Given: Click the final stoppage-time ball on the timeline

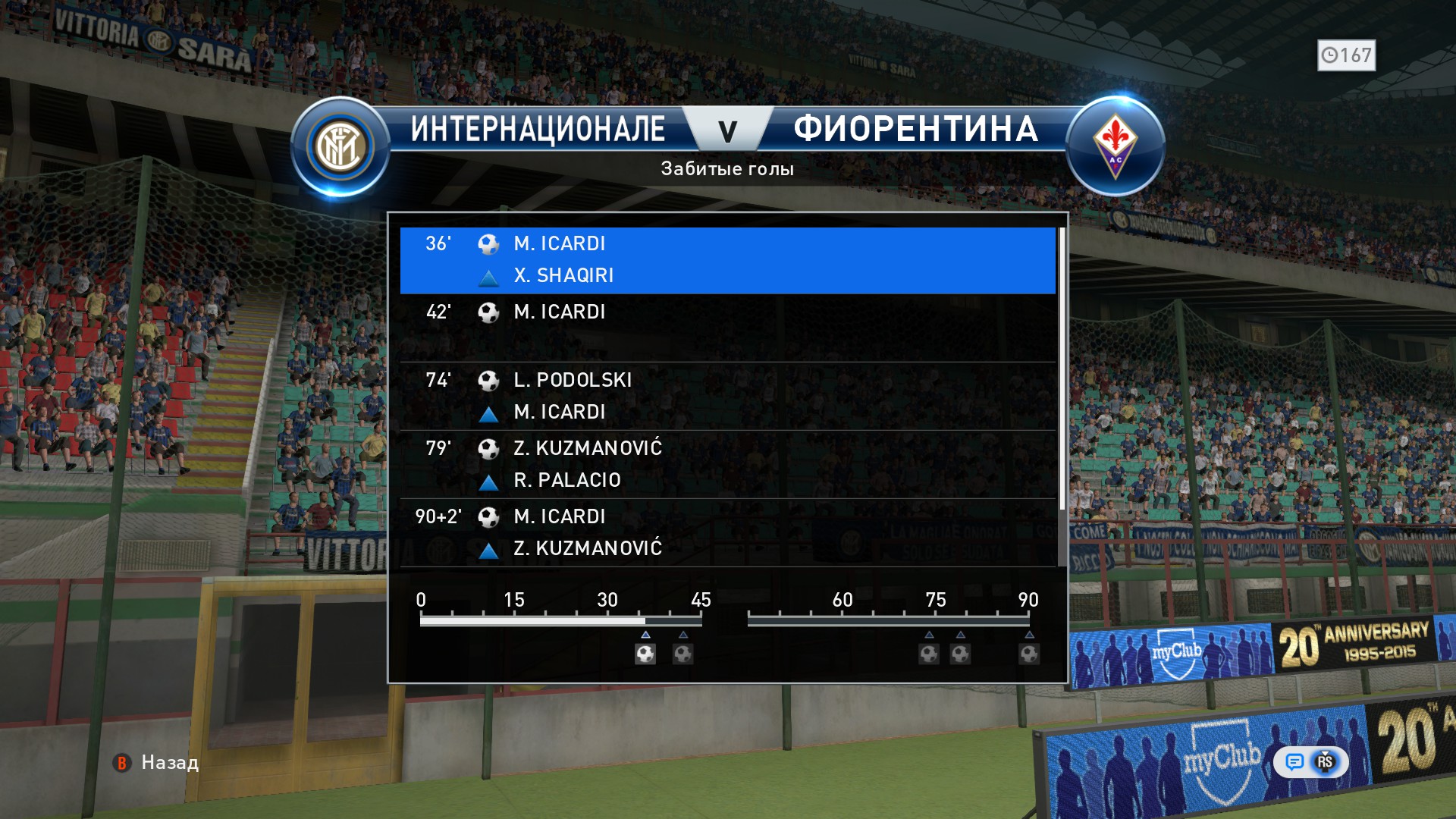Looking at the screenshot, I should 1029,654.
